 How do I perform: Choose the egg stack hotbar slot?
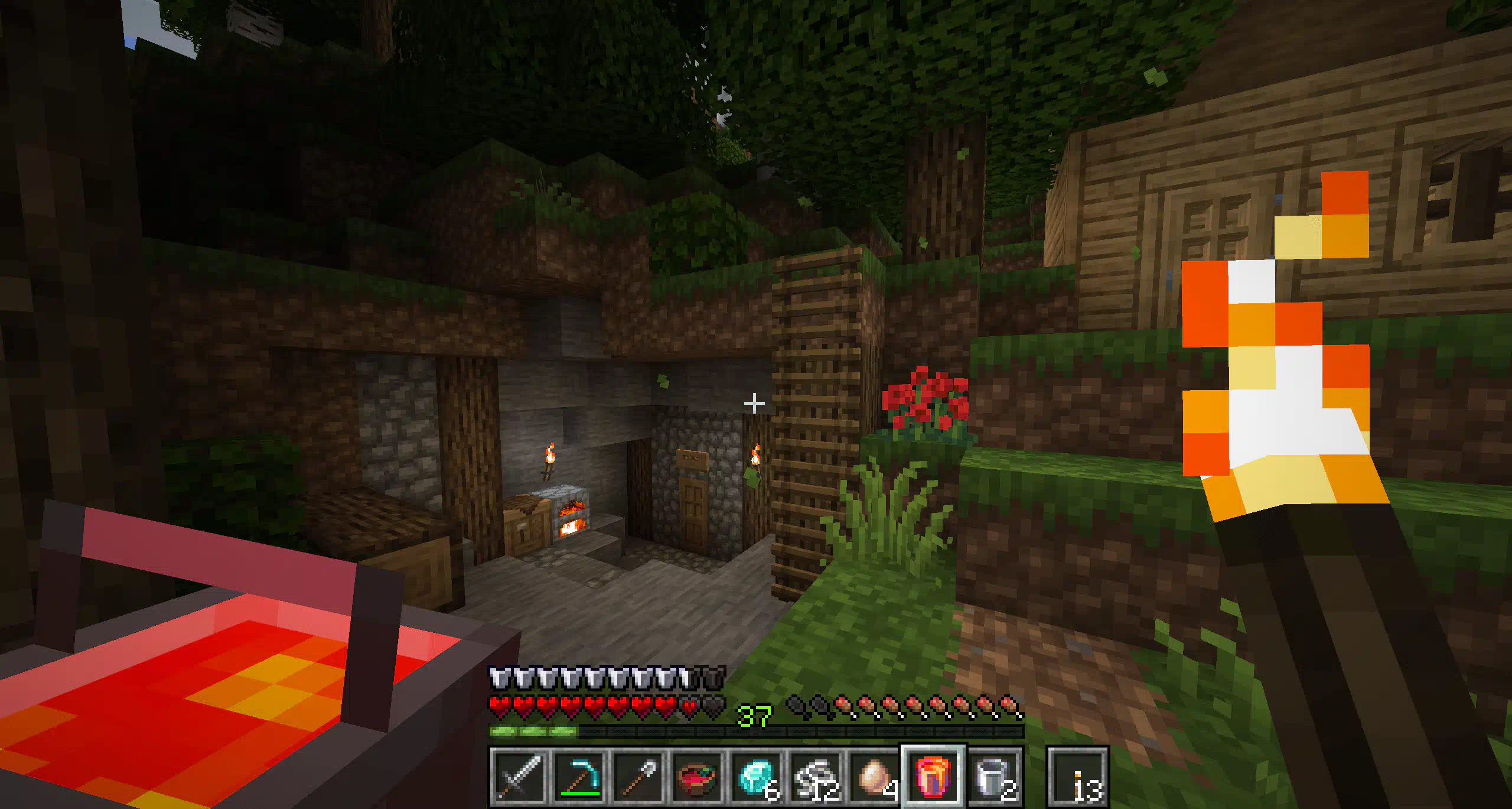[x=875, y=776]
